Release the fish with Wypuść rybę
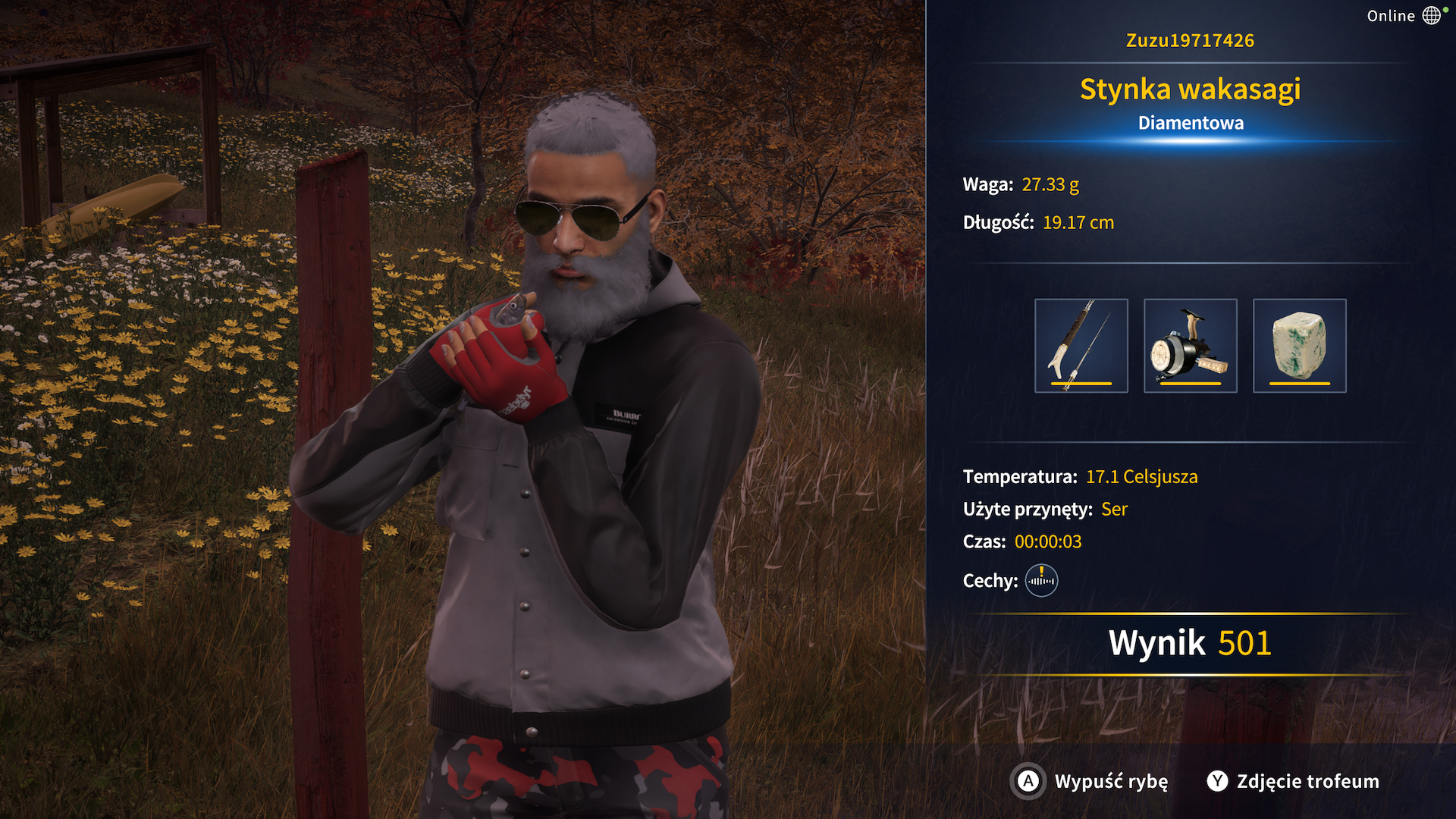Screen dimensions: 1456x819 tap(1090, 781)
